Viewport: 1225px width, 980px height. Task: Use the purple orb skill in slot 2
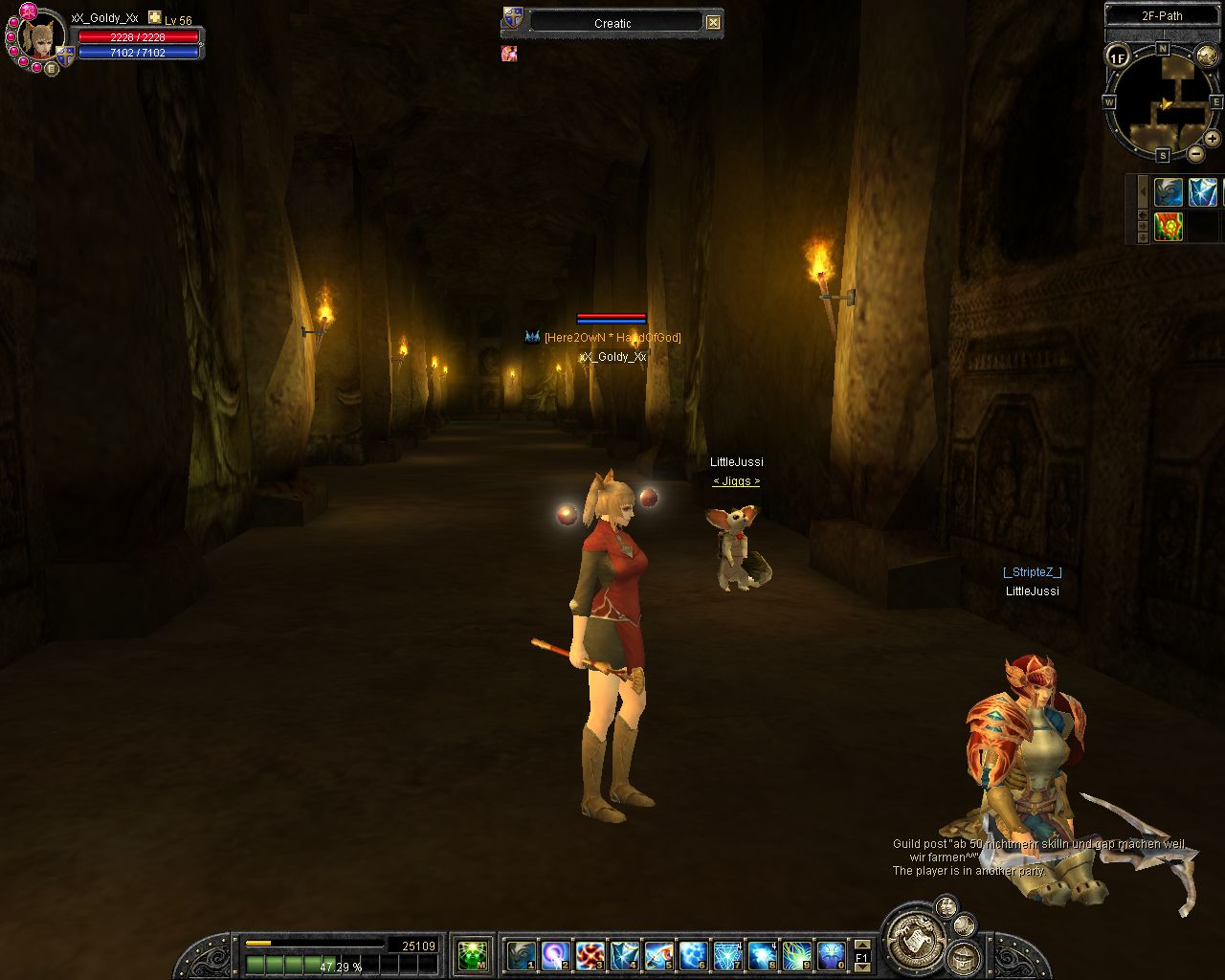coord(555,954)
